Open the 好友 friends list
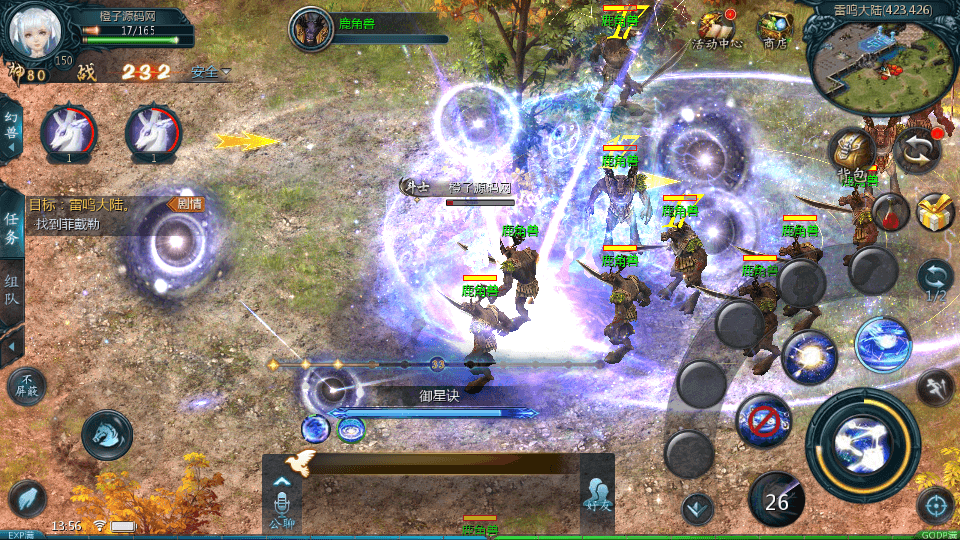The height and width of the screenshot is (540, 960). 597,497
